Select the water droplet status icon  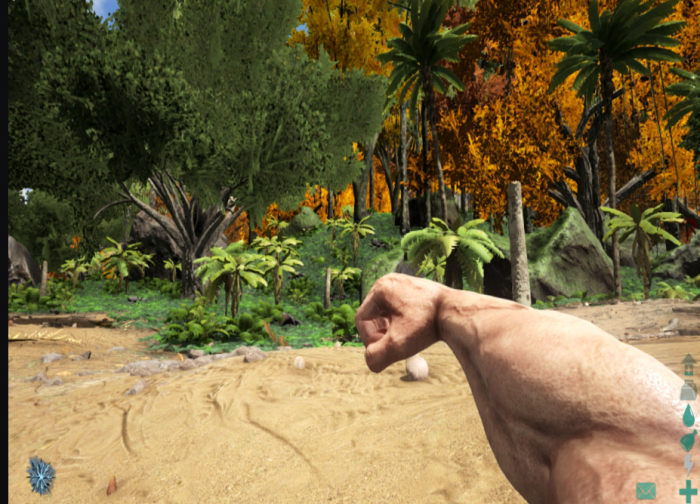pyautogui.click(x=688, y=415)
